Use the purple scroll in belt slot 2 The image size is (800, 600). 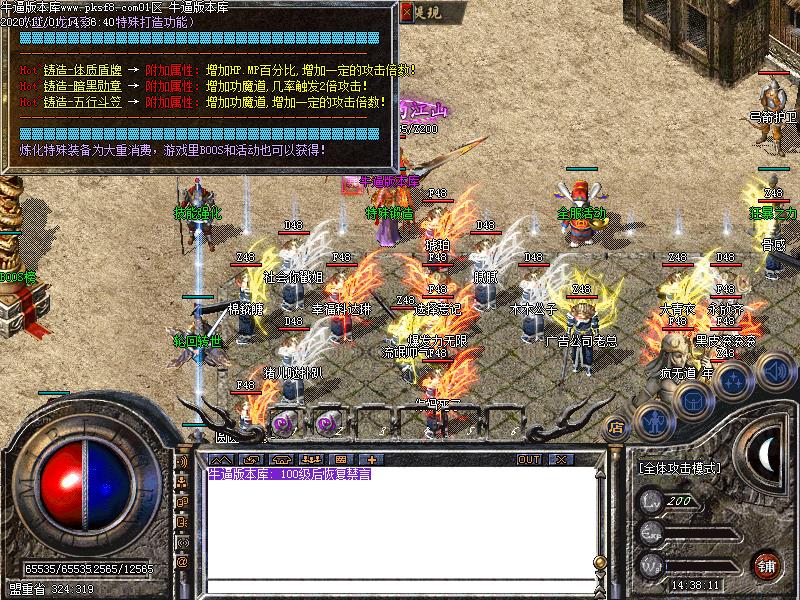325,423
